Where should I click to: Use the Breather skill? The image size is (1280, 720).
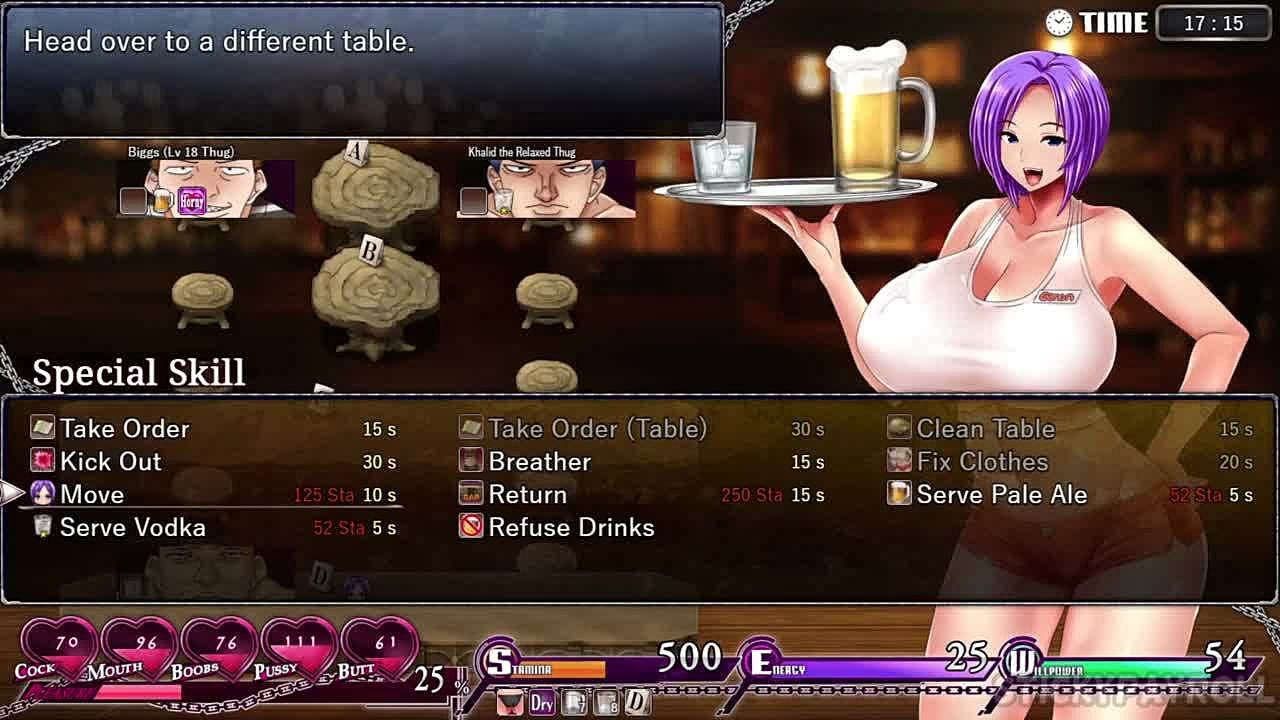point(539,462)
